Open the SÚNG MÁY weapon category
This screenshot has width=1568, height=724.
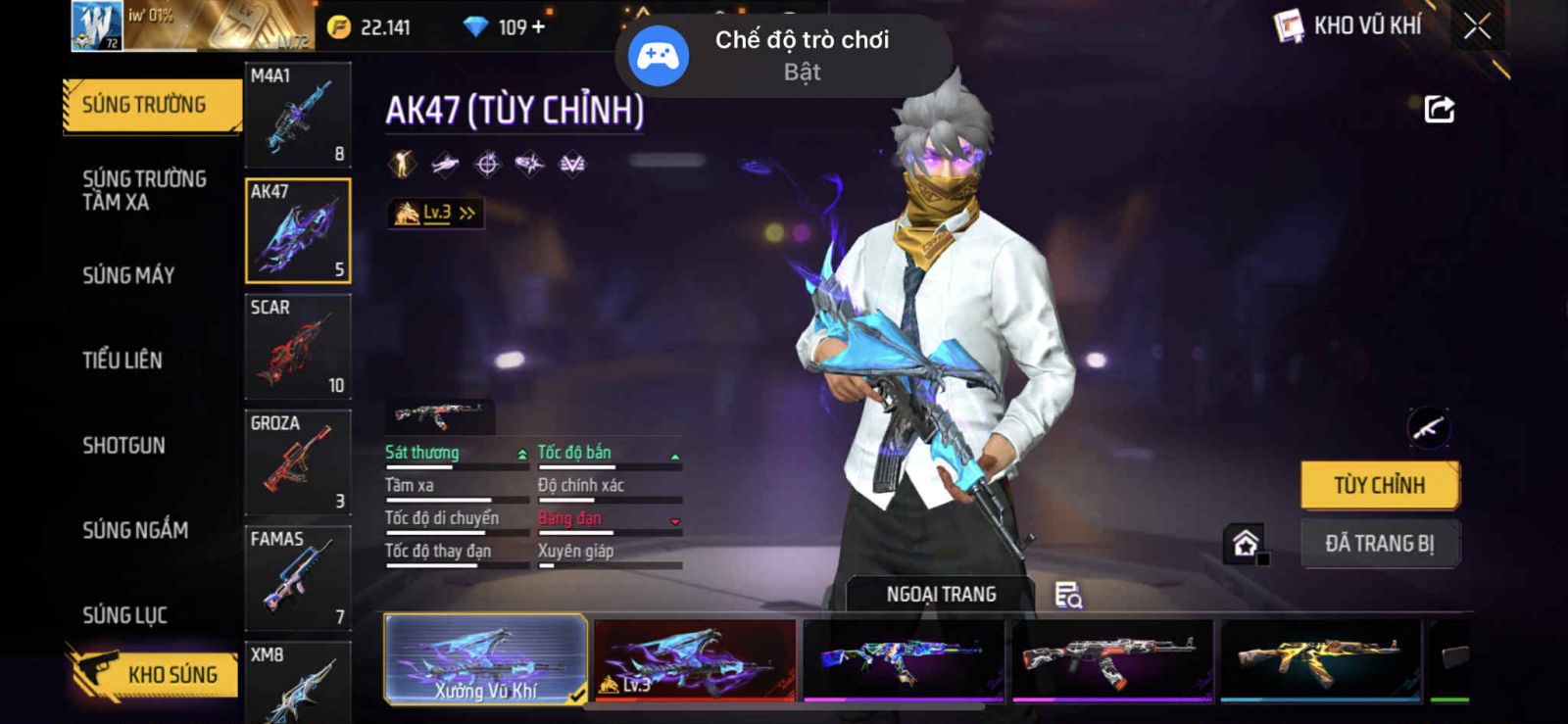pos(128,275)
